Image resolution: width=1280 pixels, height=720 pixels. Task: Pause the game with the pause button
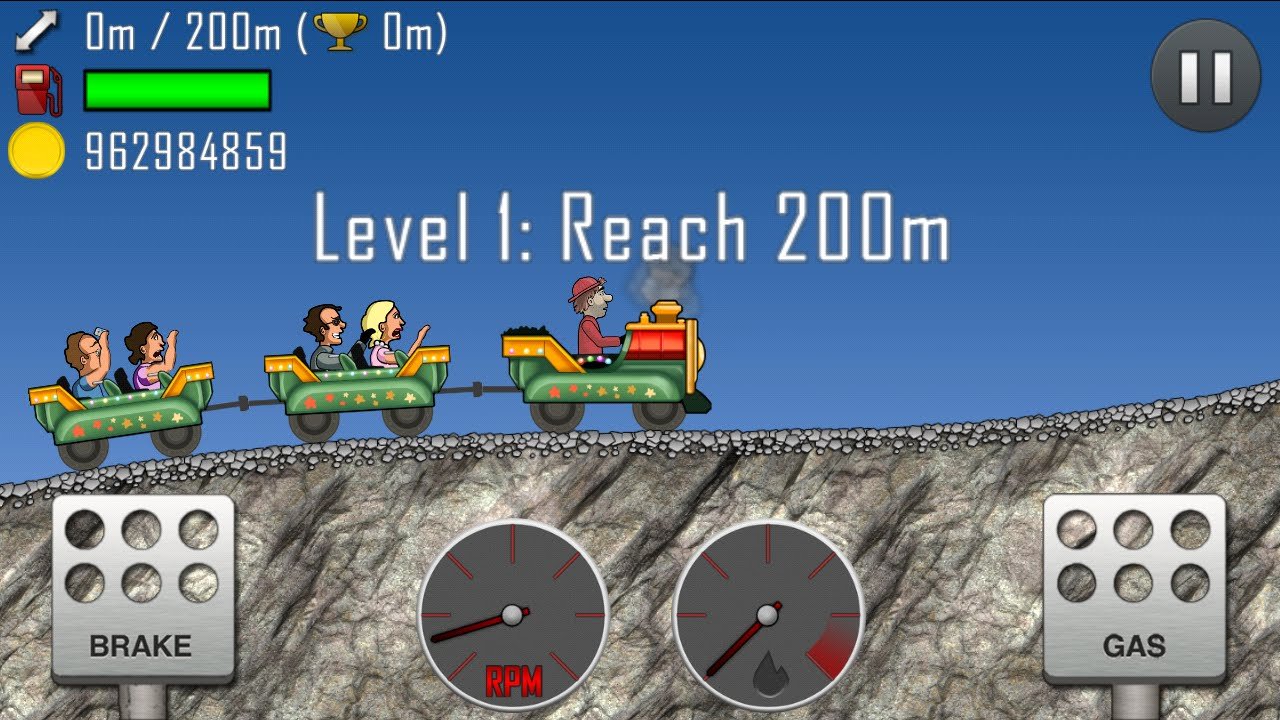click(1205, 76)
